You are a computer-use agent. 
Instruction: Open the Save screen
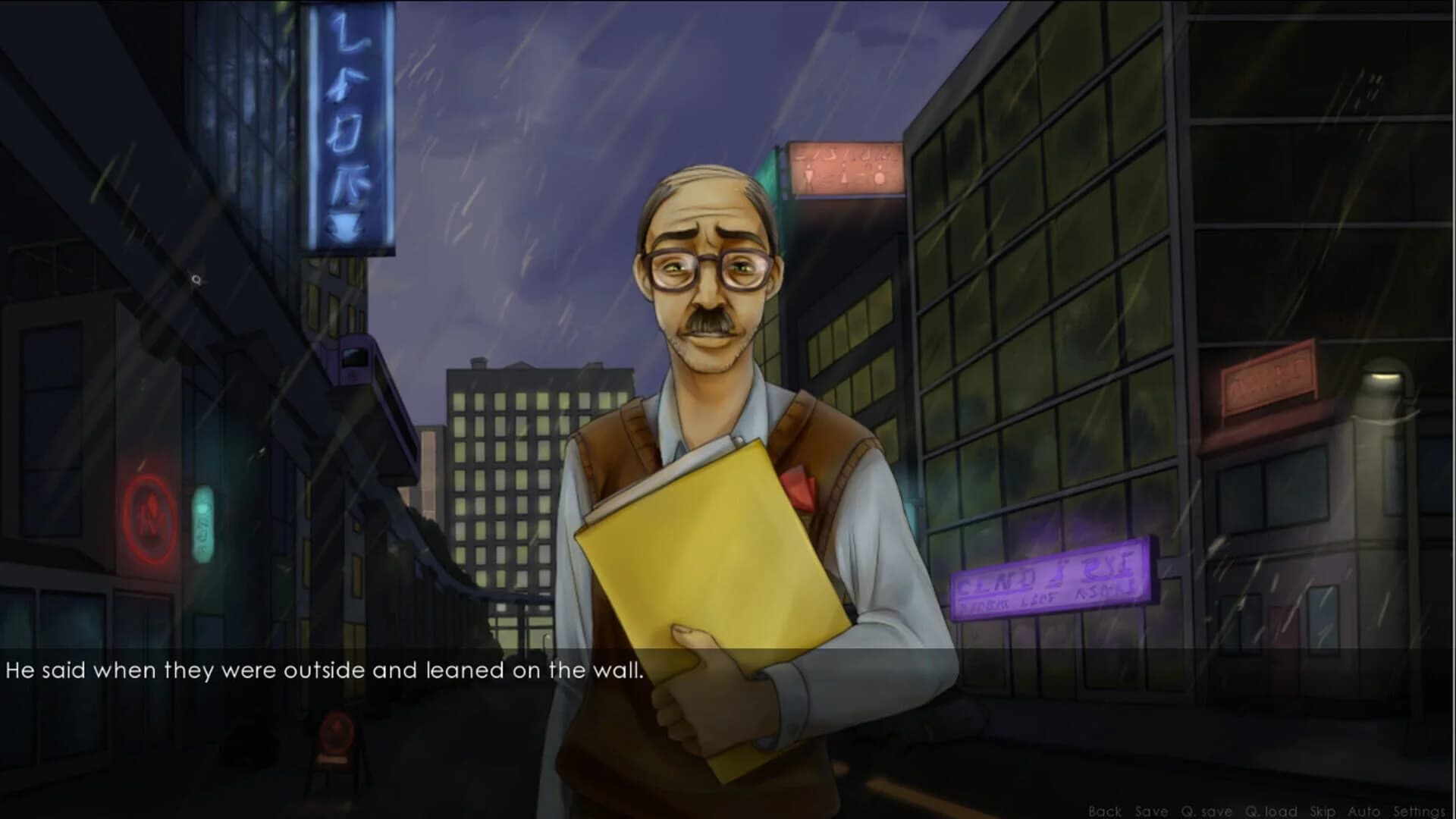[1152, 811]
